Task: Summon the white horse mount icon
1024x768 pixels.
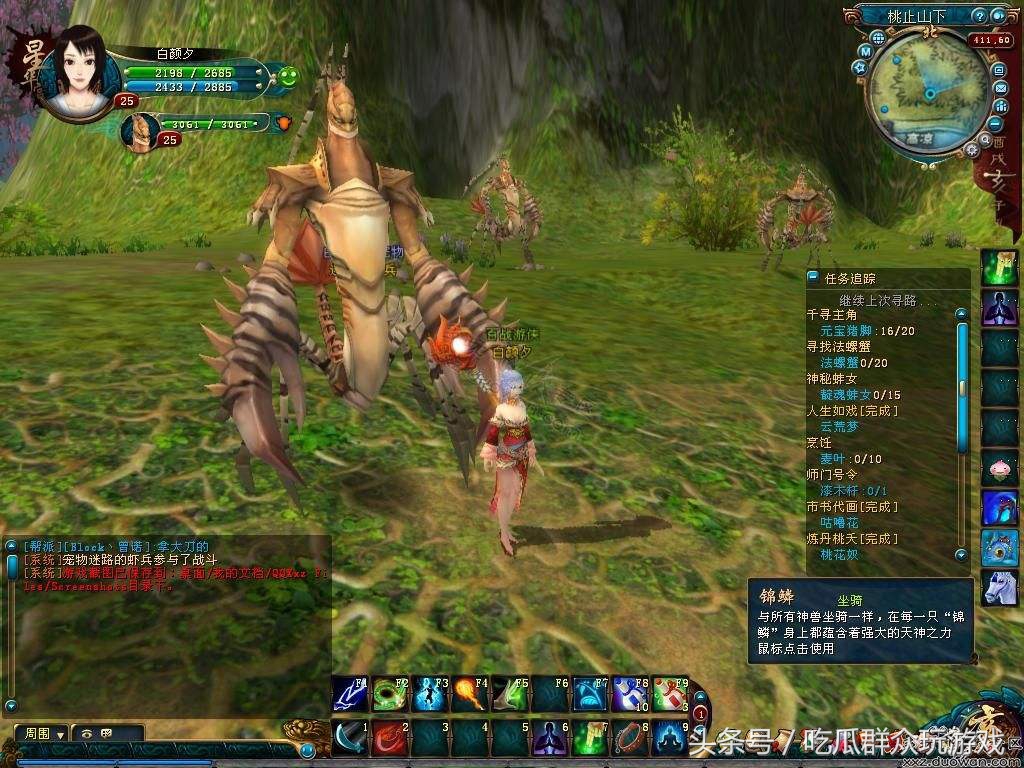Action: [x=999, y=588]
